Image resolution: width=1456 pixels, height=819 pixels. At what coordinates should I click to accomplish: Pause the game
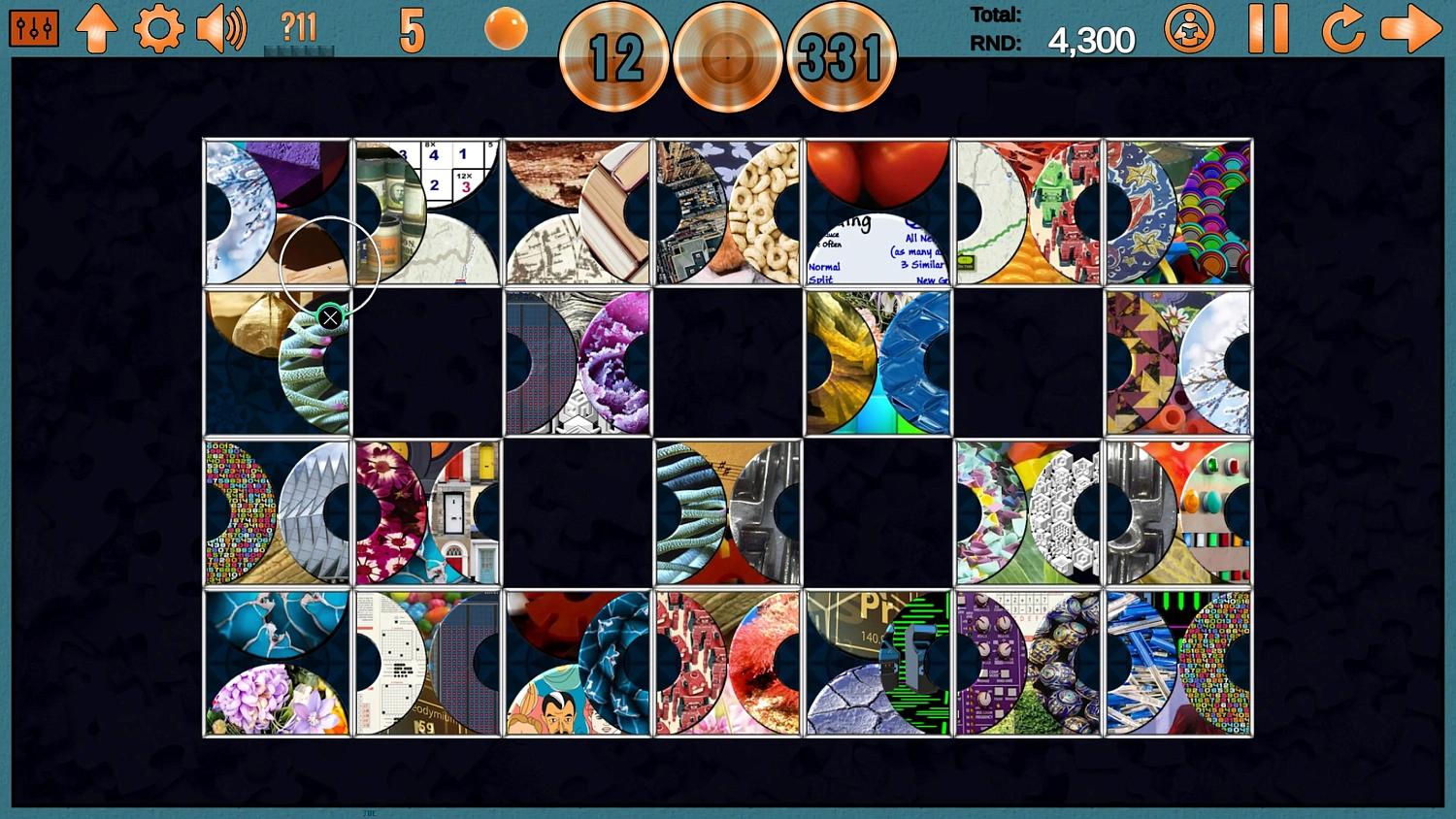pos(1272,28)
